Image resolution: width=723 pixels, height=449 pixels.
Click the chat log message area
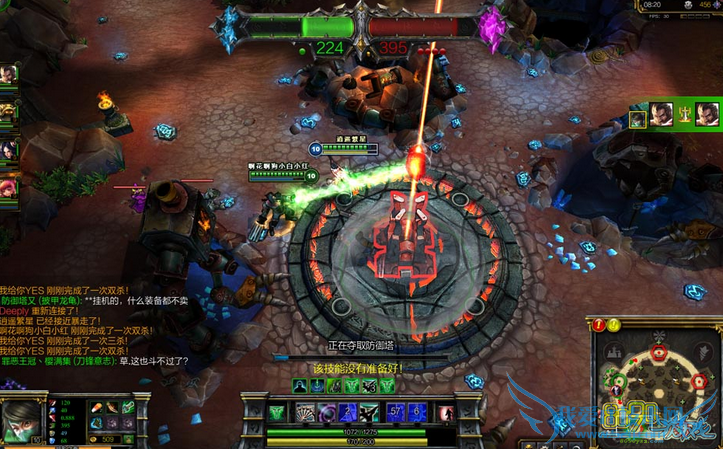tap(90, 320)
